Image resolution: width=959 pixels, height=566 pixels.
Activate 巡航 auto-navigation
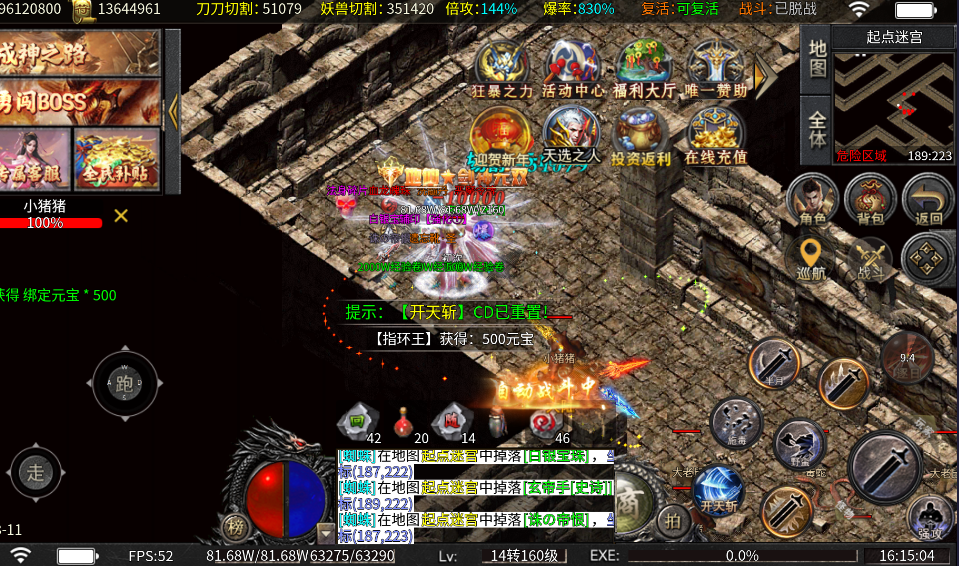click(x=812, y=258)
